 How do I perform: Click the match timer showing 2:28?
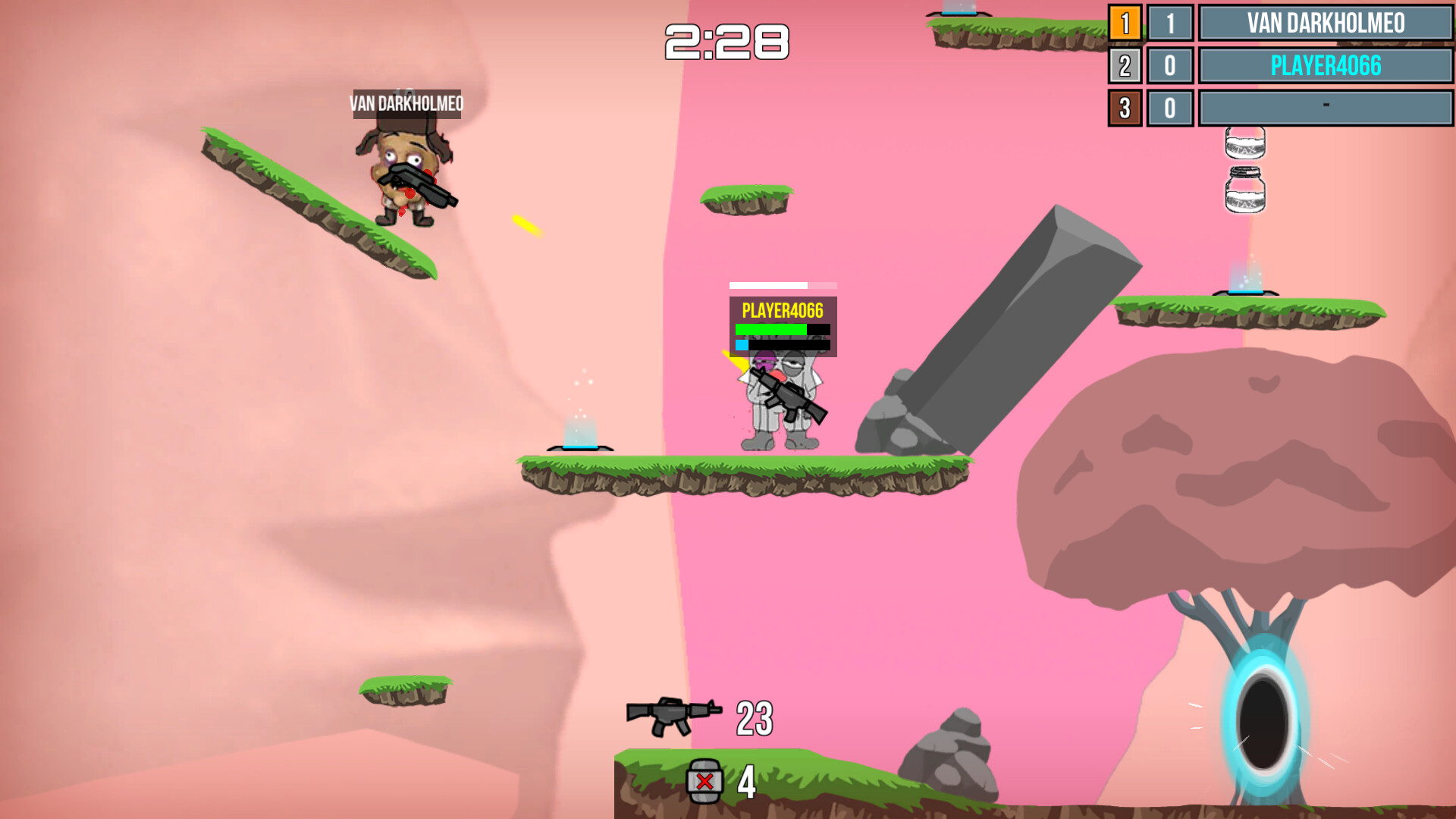[x=726, y=42]
